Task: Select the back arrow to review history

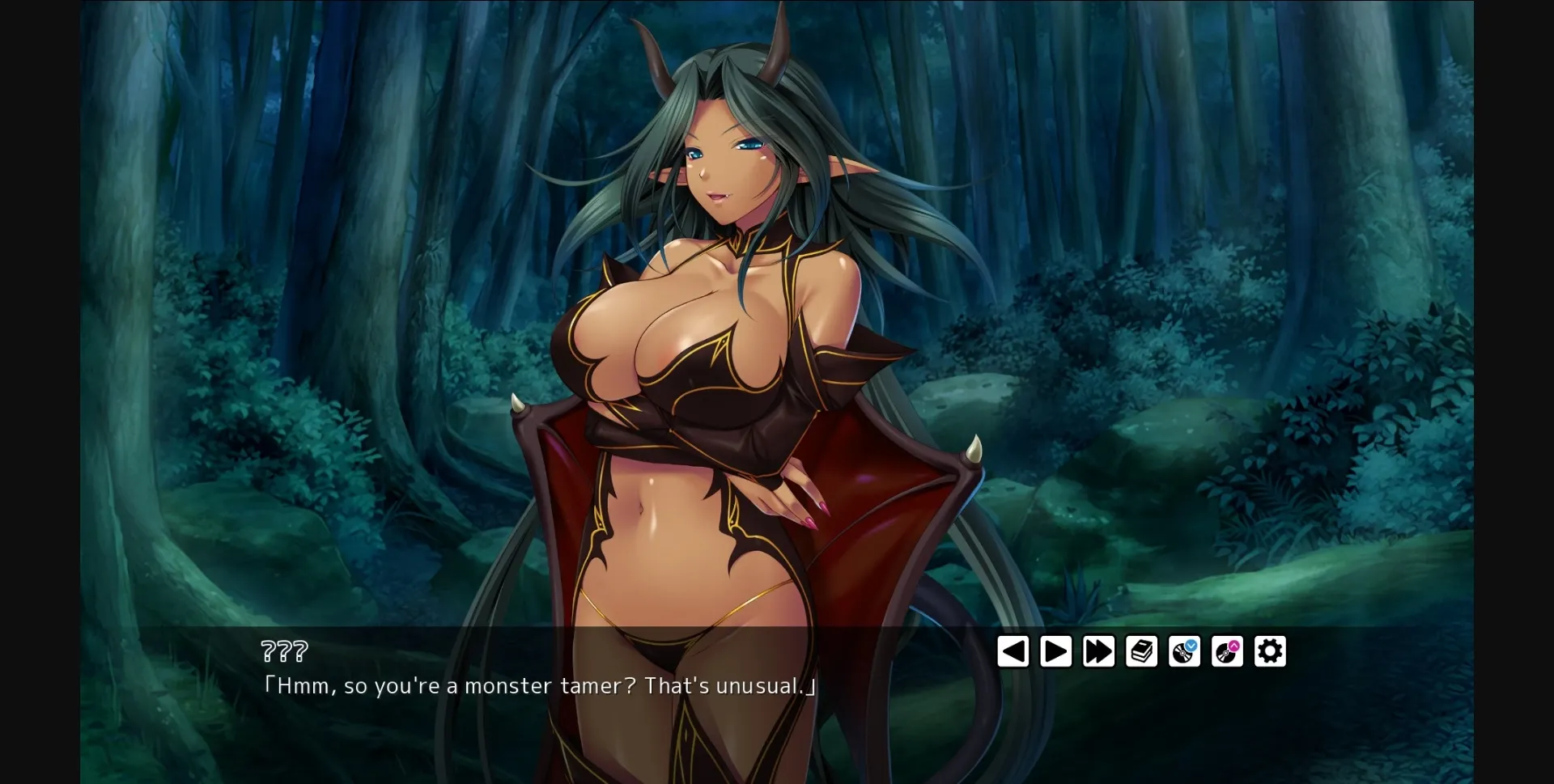Action: pos(1014,651)
